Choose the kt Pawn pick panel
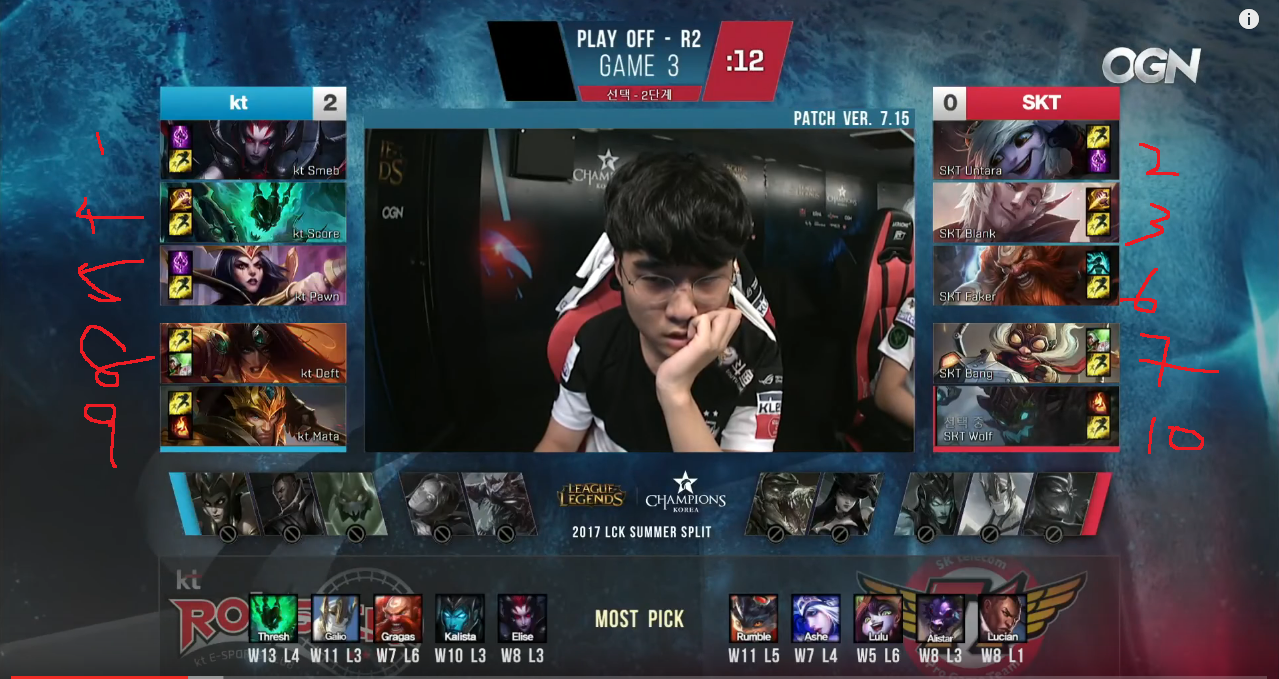This screenshot has height=679, width=1279. [x=253, y=275]
